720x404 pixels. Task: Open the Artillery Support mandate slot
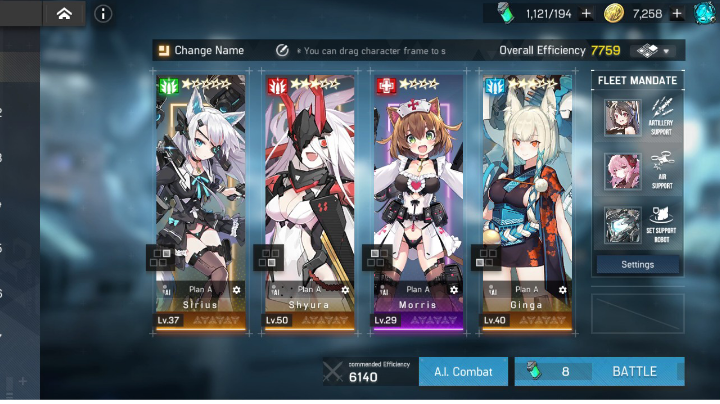[x=637, y=117]
